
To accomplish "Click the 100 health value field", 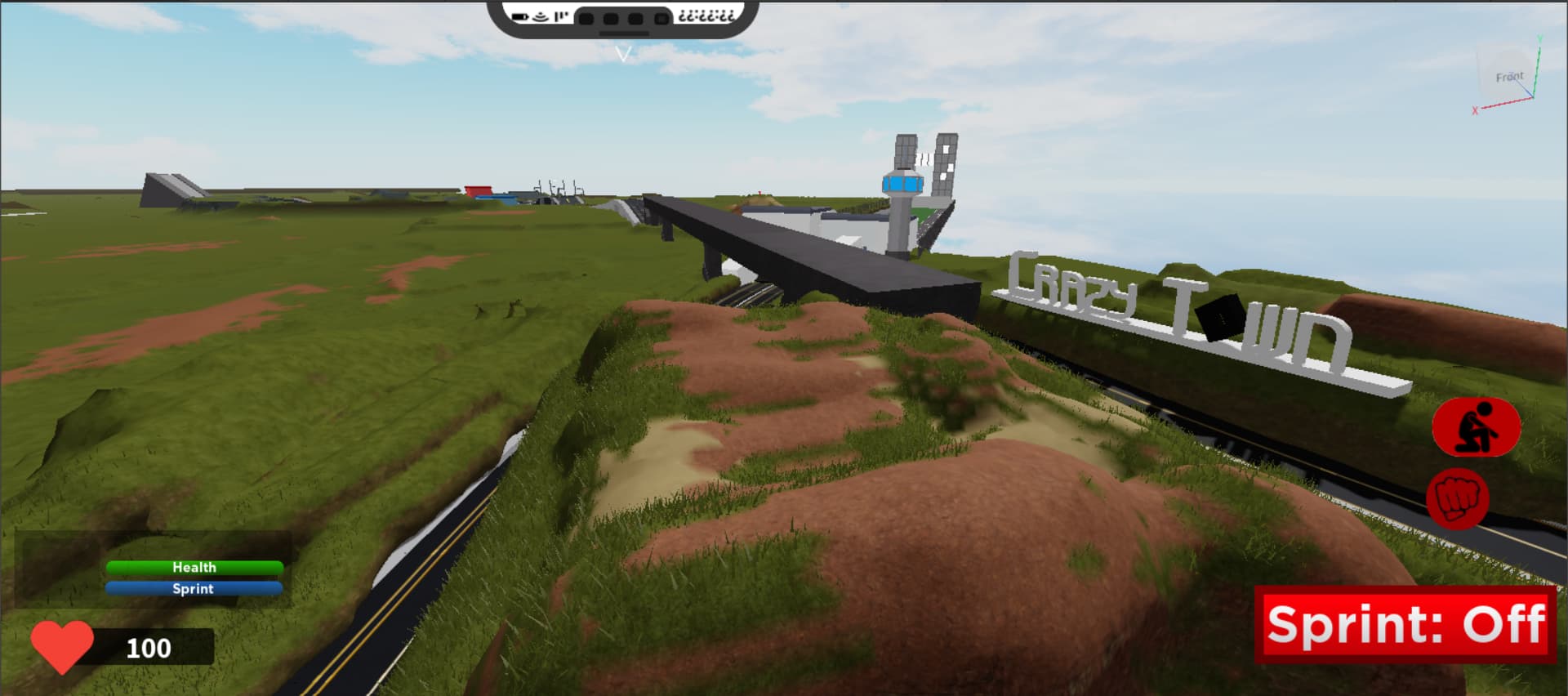I will tap(149, 649).
